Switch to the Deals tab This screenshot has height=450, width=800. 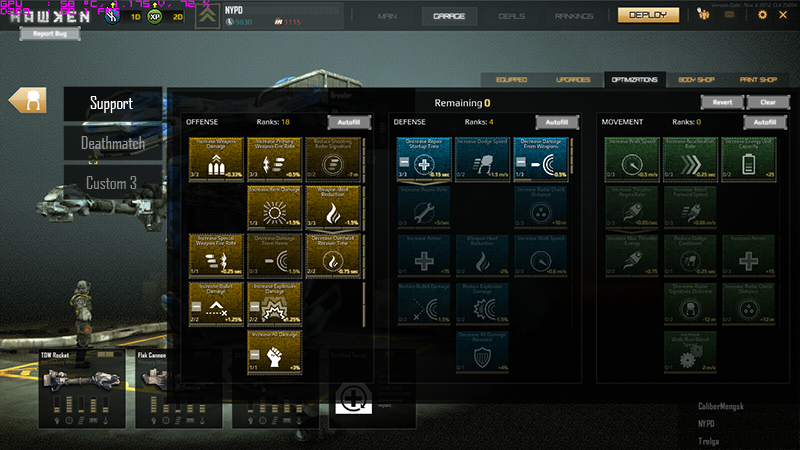click(x=510, y=16)
